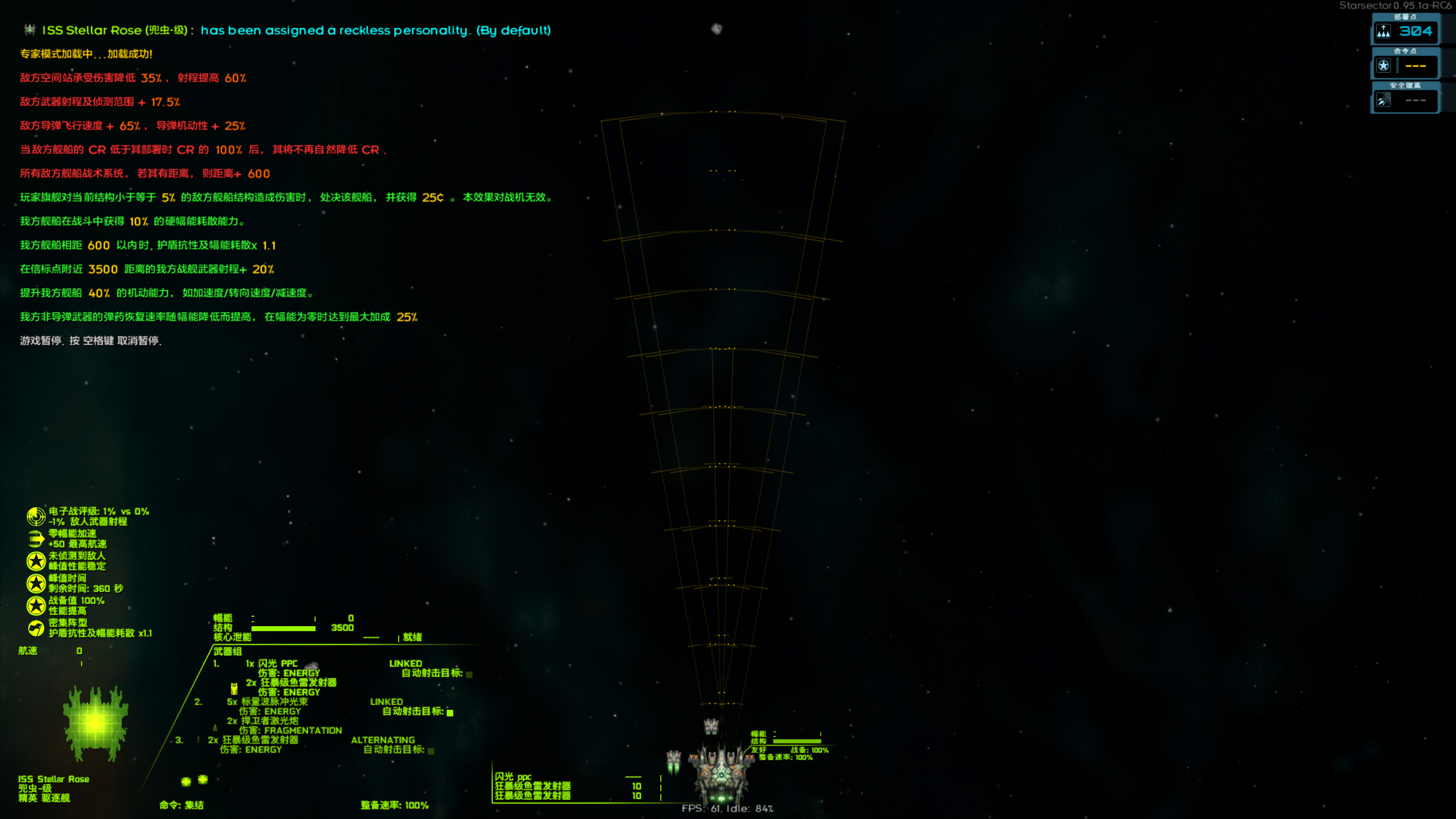Toggle autofire target for weapon group 2

[x=449, y=712]
